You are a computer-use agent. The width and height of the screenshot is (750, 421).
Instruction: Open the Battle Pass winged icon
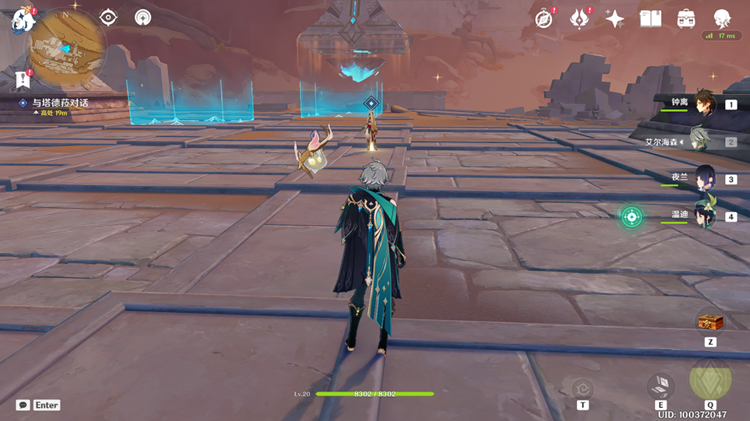(x=580, y=18)
